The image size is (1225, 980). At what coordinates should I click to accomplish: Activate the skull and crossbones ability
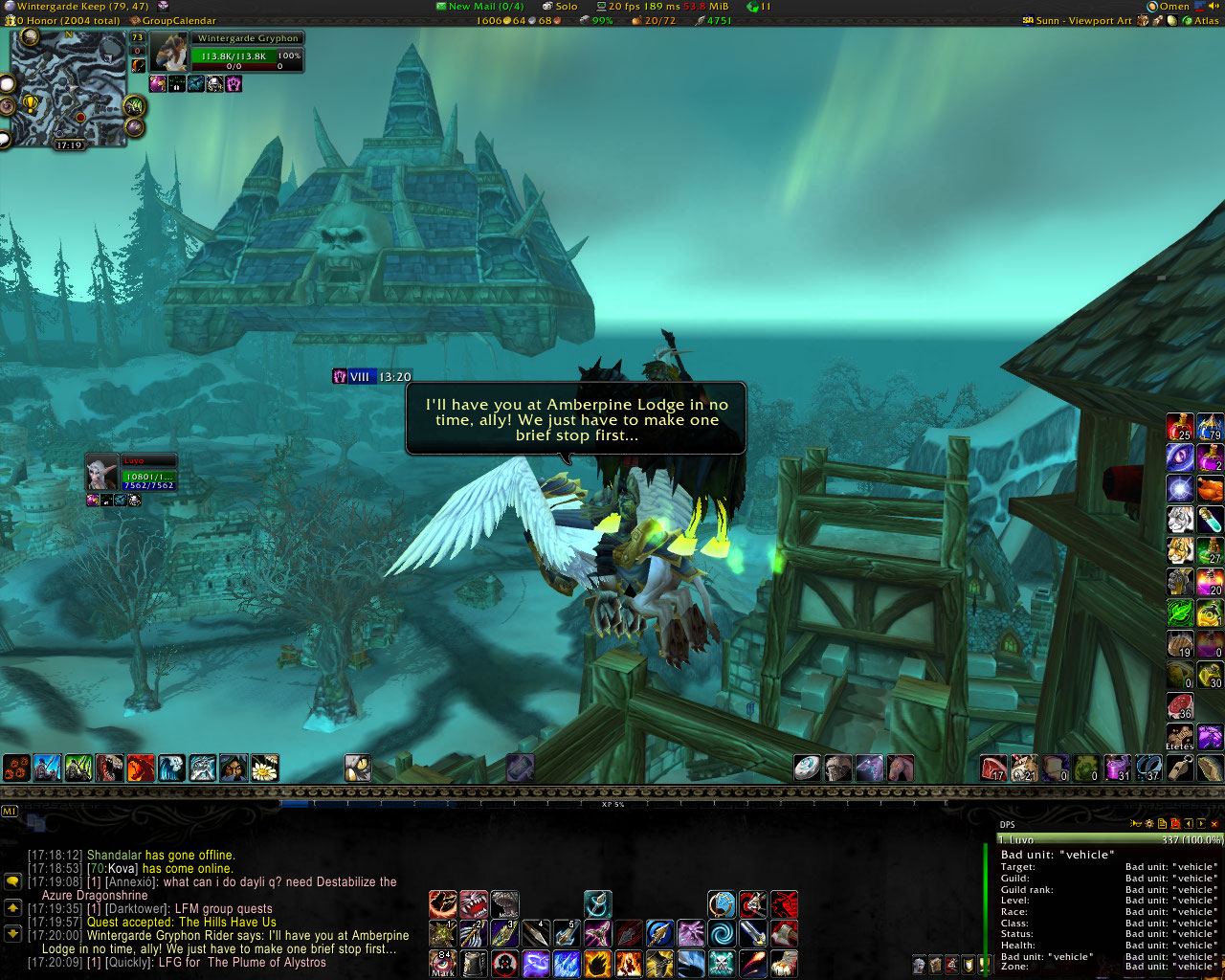[x=722, y=963]
